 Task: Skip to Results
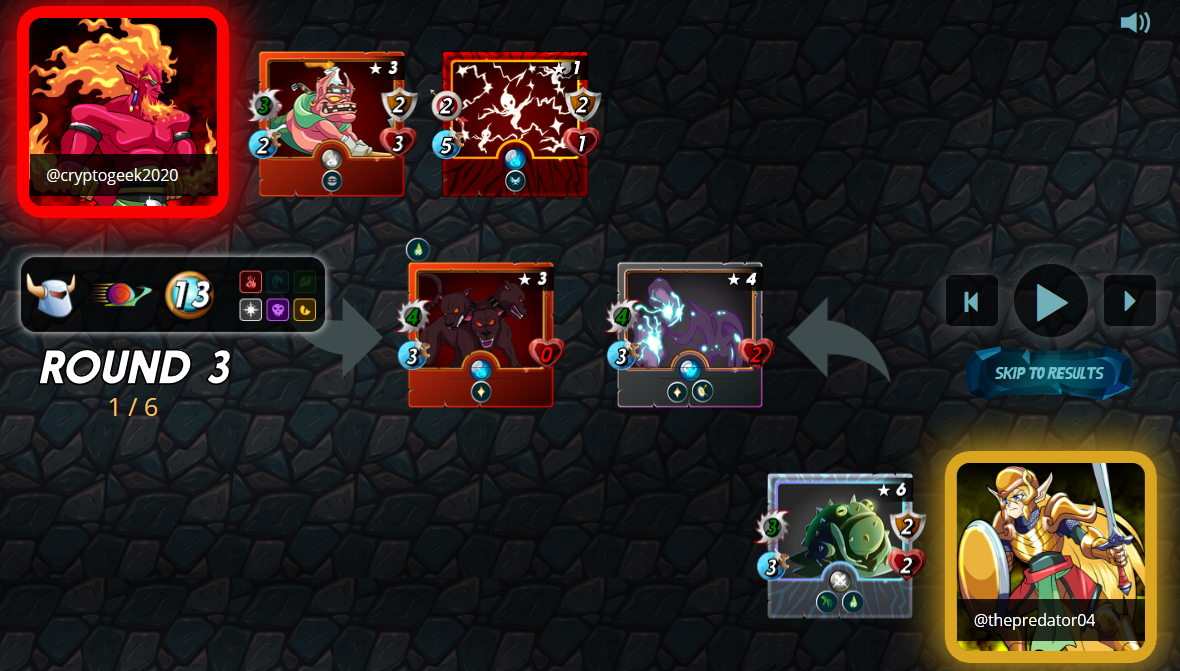point(1049,373)
